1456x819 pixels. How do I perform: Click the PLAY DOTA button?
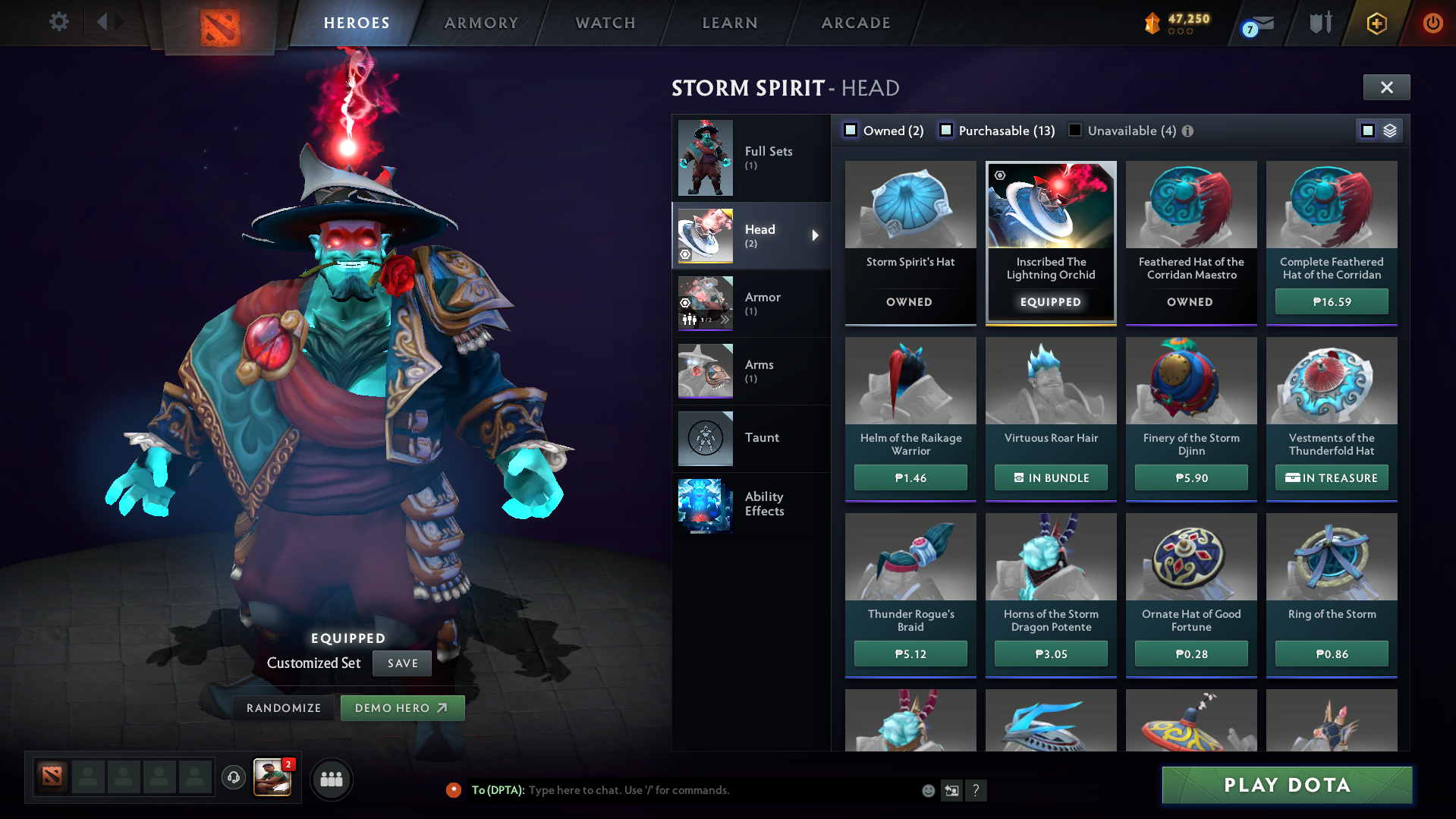point(1286,785)
